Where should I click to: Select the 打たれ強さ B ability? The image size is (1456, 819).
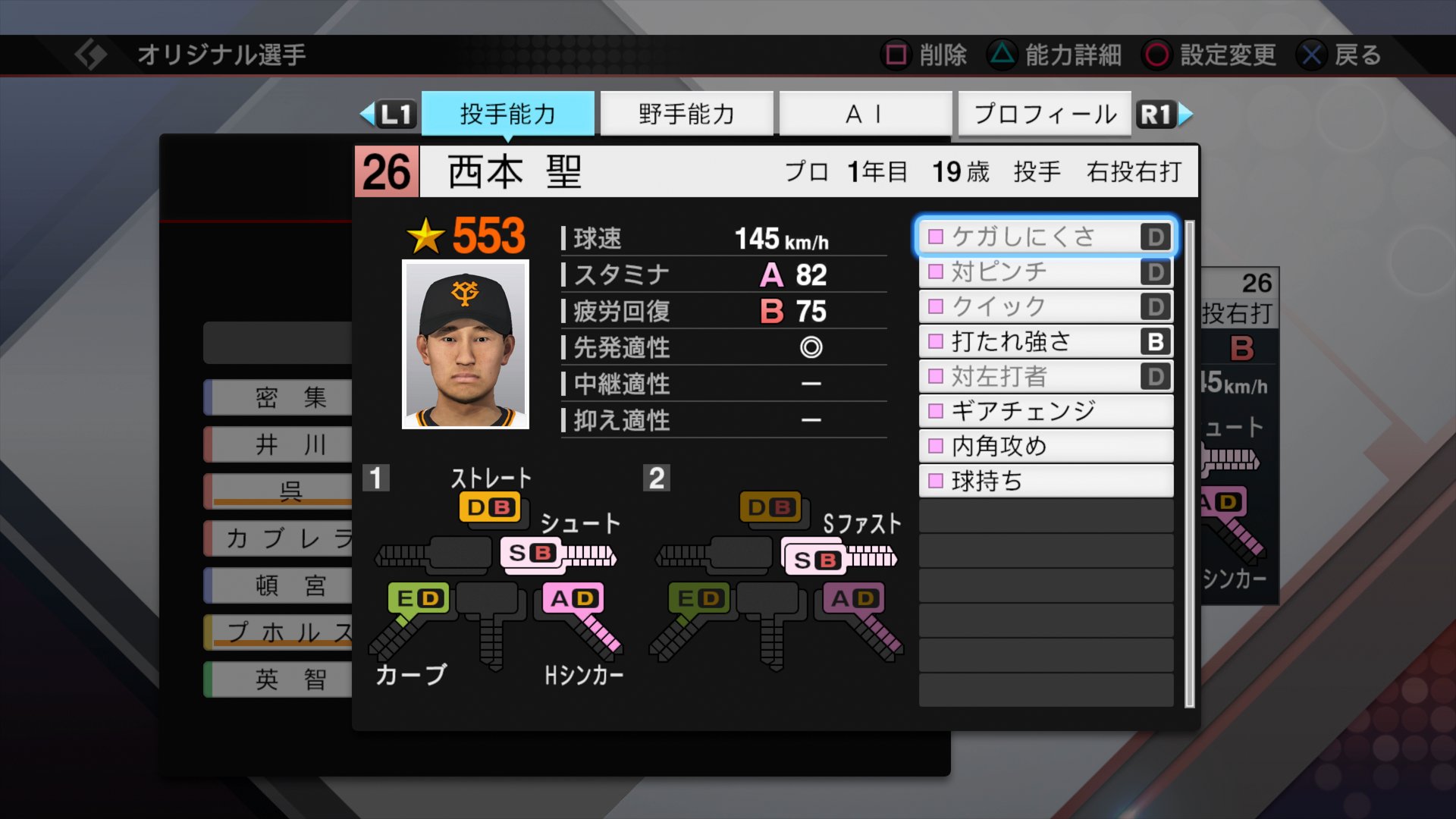tap(1045, 341)
